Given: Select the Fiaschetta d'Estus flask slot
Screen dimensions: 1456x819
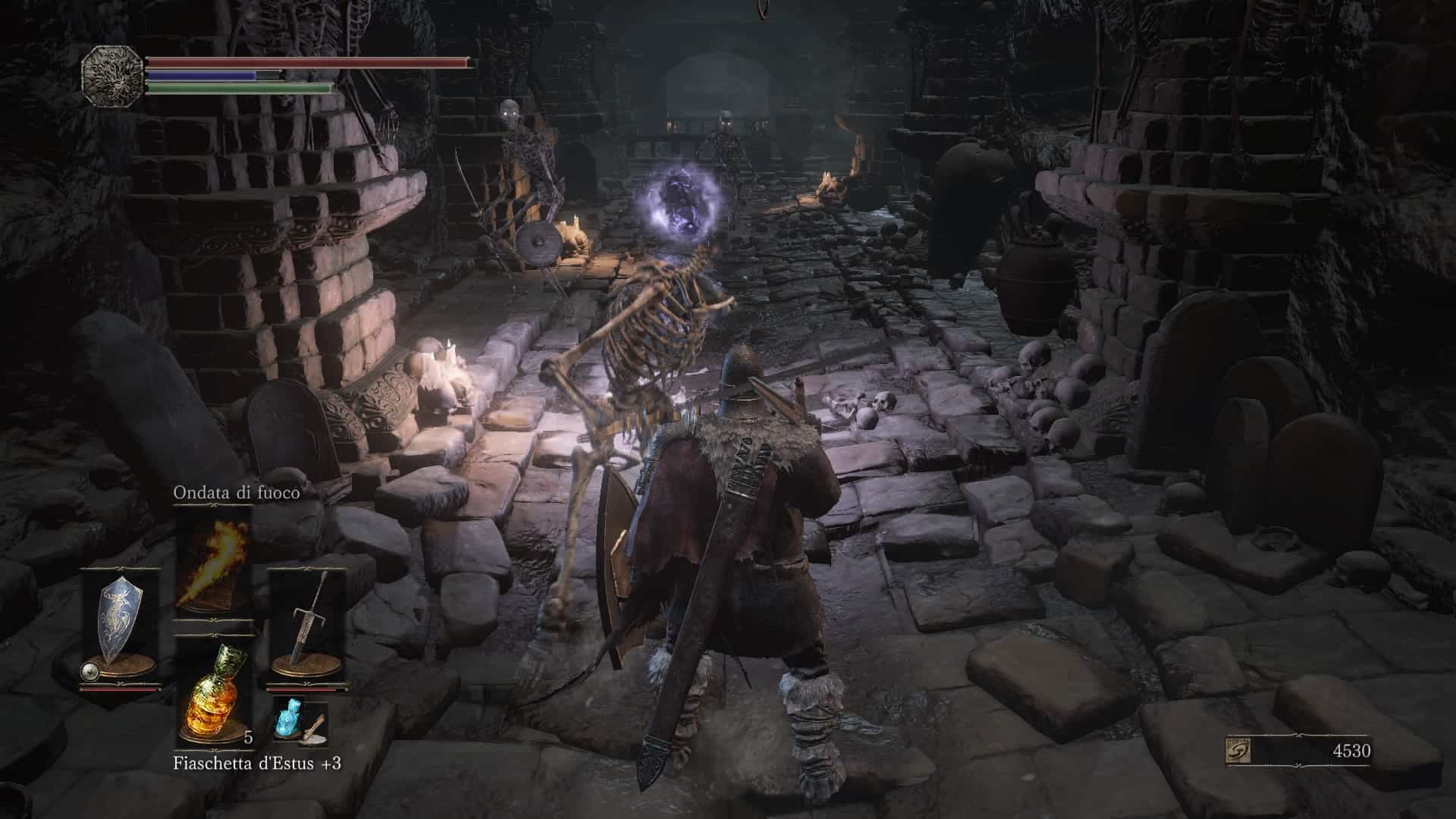Looking at the screenshot, I should pos(213,692).
